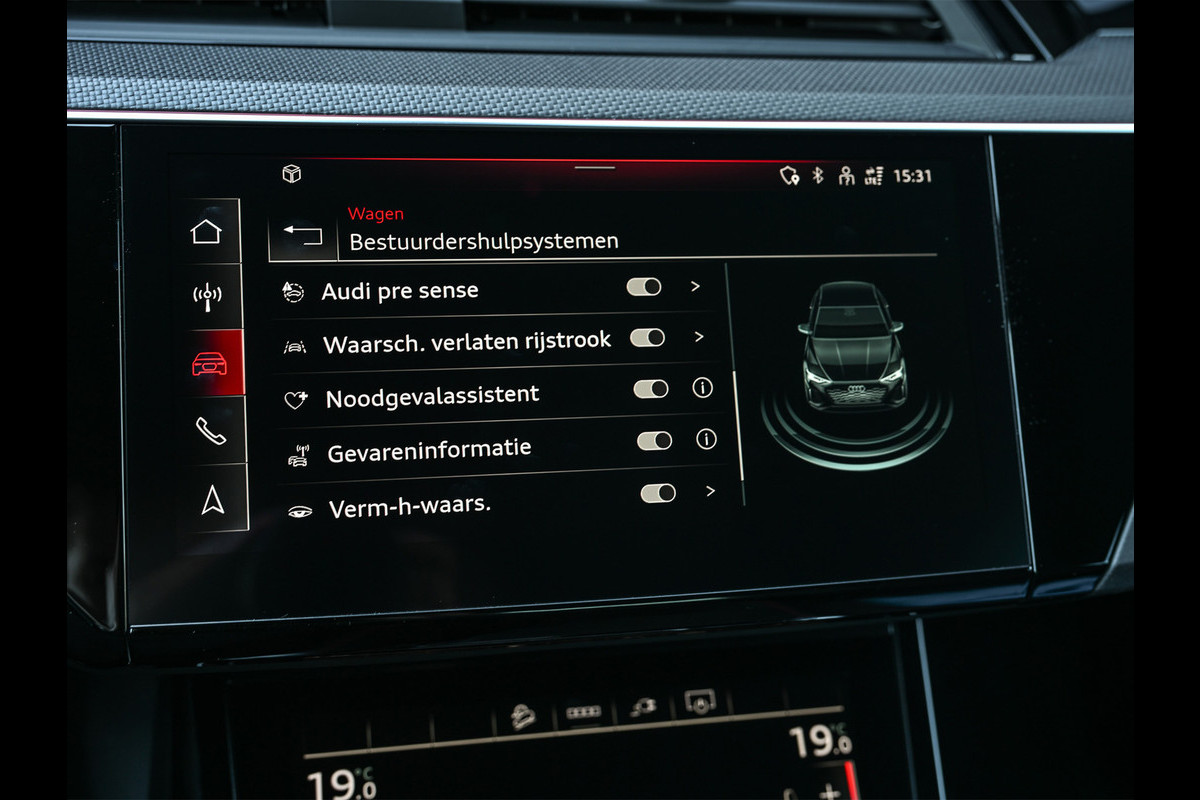Toggle the Noodgevalassistent switch
The height and width of the screenshot is (800, 1200).
pyautogui.click(x=651, y=389)
